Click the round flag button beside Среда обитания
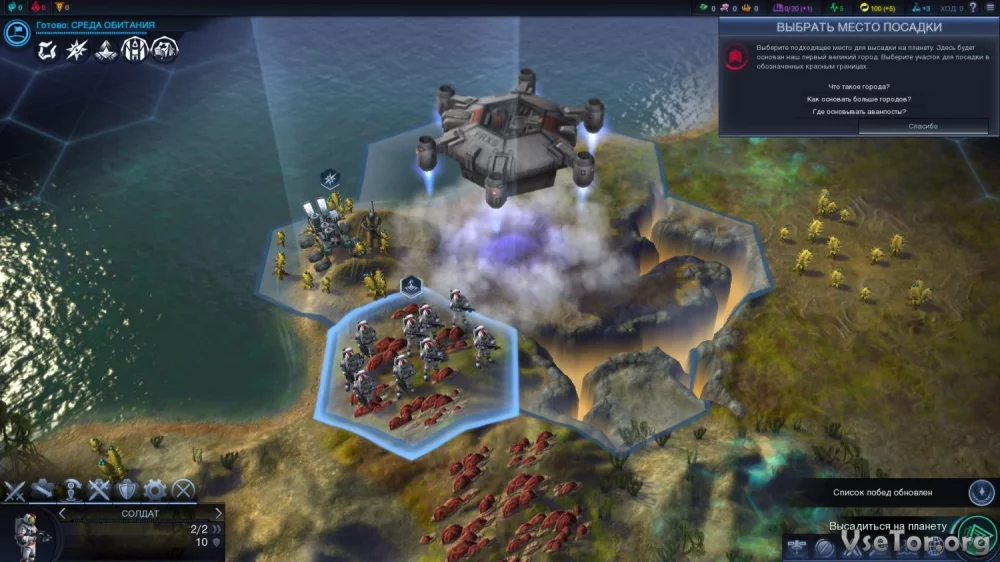 [17, 33]
